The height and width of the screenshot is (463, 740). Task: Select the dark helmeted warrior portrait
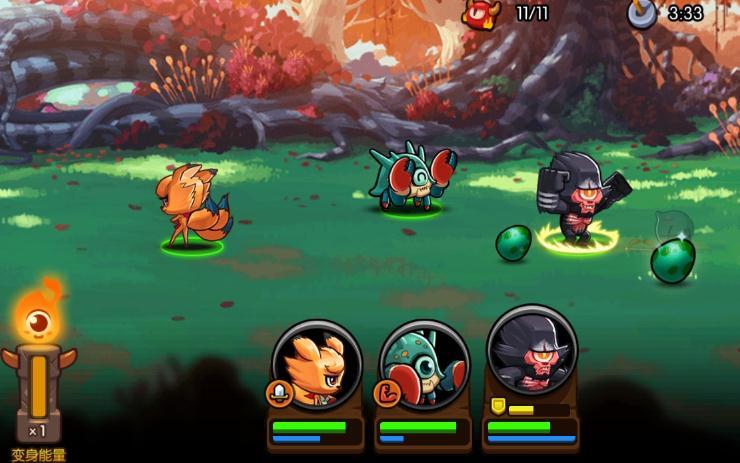[531, 352]
